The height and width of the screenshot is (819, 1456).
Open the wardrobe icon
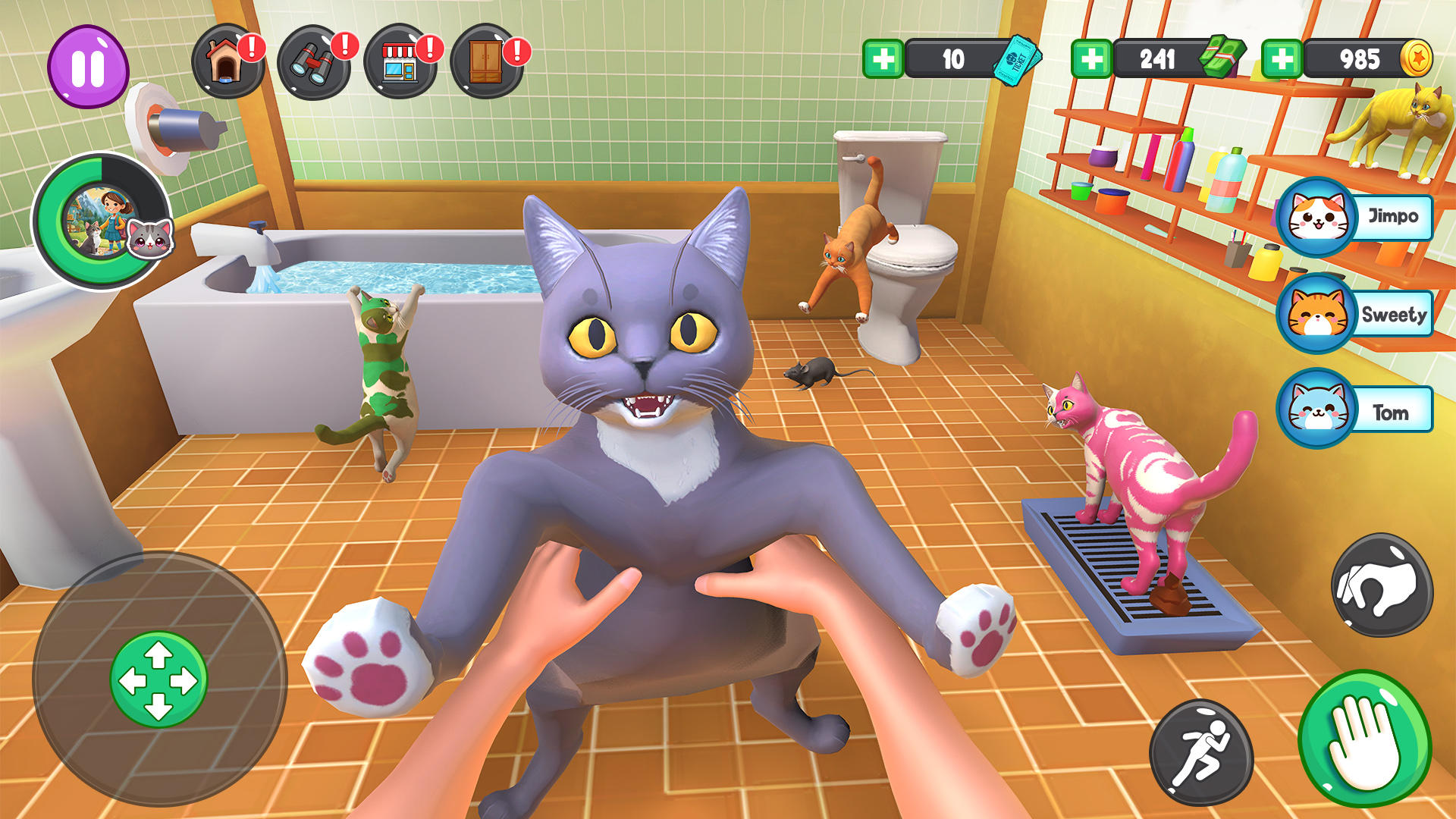pos(486,62)
